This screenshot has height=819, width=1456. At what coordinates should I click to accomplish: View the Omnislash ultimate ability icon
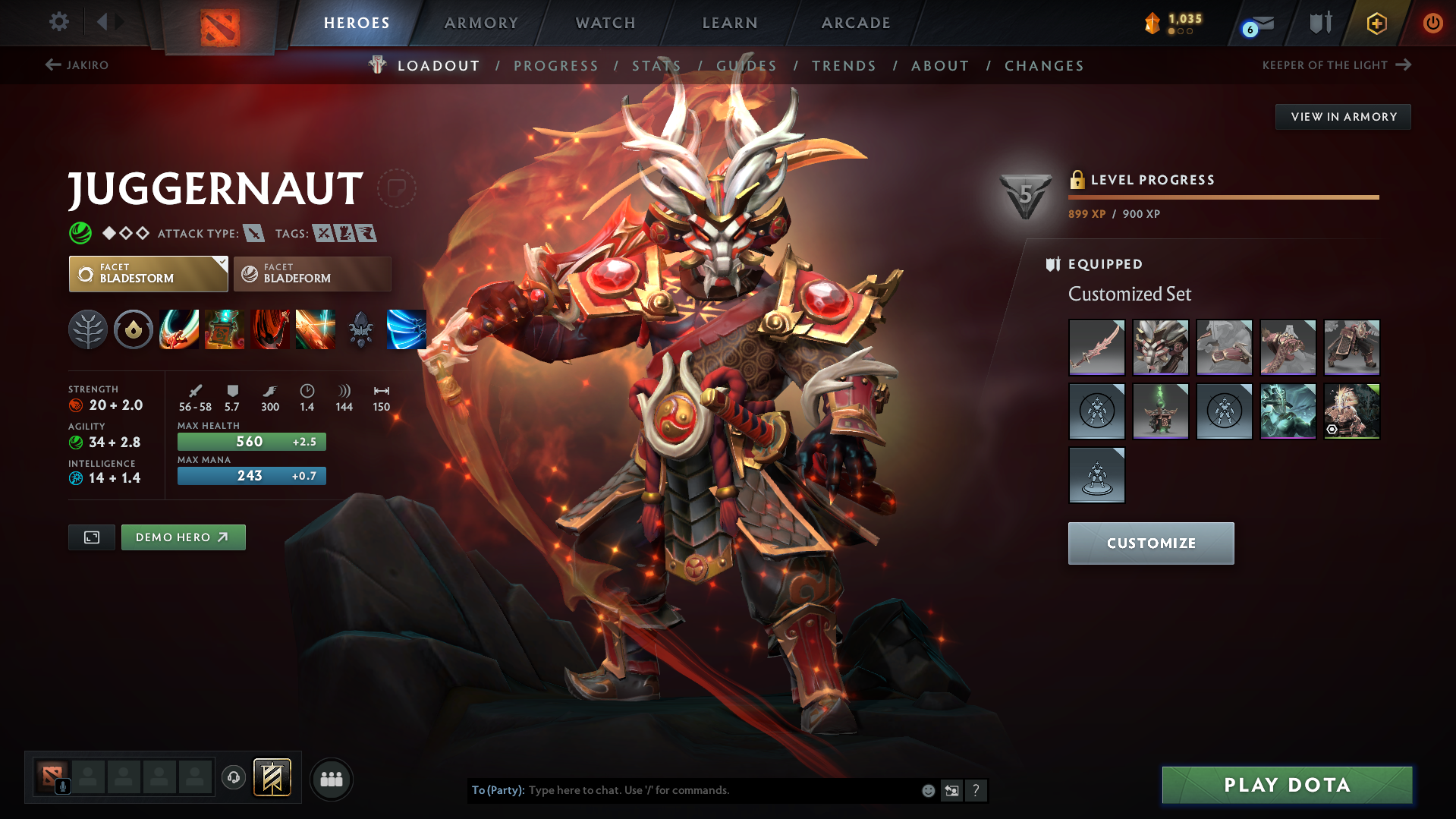pyautogui.click(x=315, y=329)
